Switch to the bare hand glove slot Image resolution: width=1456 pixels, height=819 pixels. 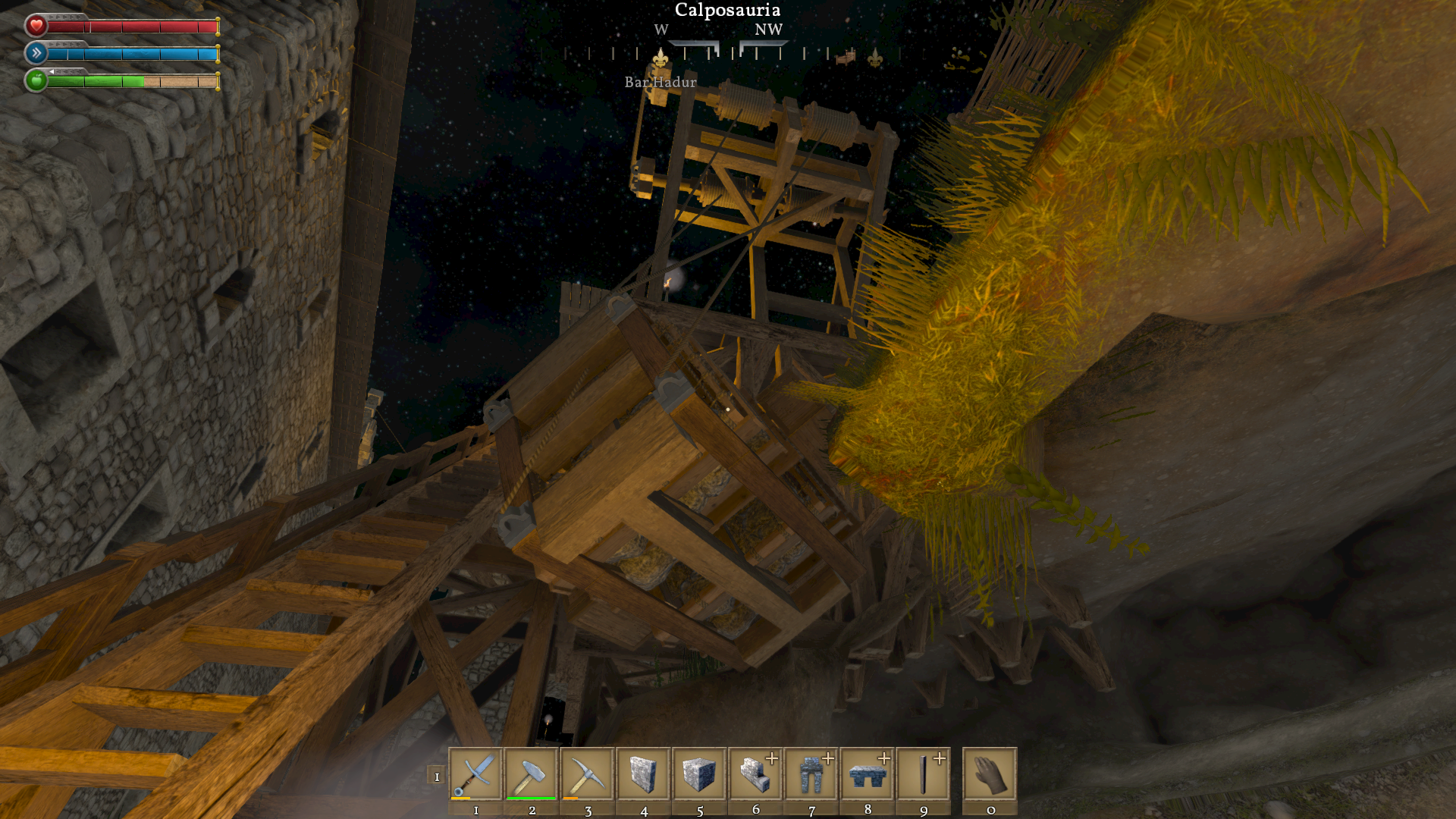pos(990,774)
